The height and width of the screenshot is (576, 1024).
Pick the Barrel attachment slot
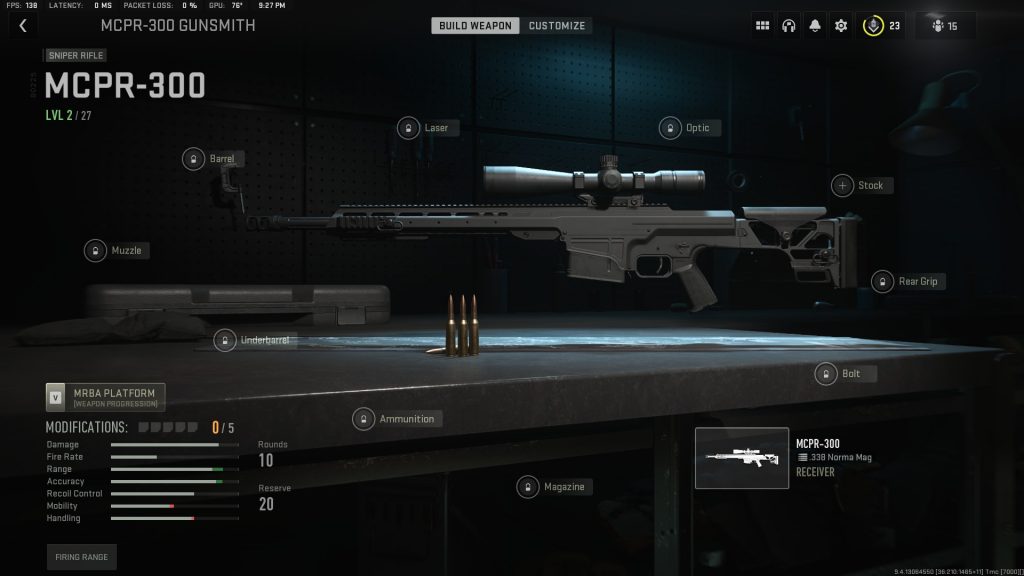pos(211,158)
